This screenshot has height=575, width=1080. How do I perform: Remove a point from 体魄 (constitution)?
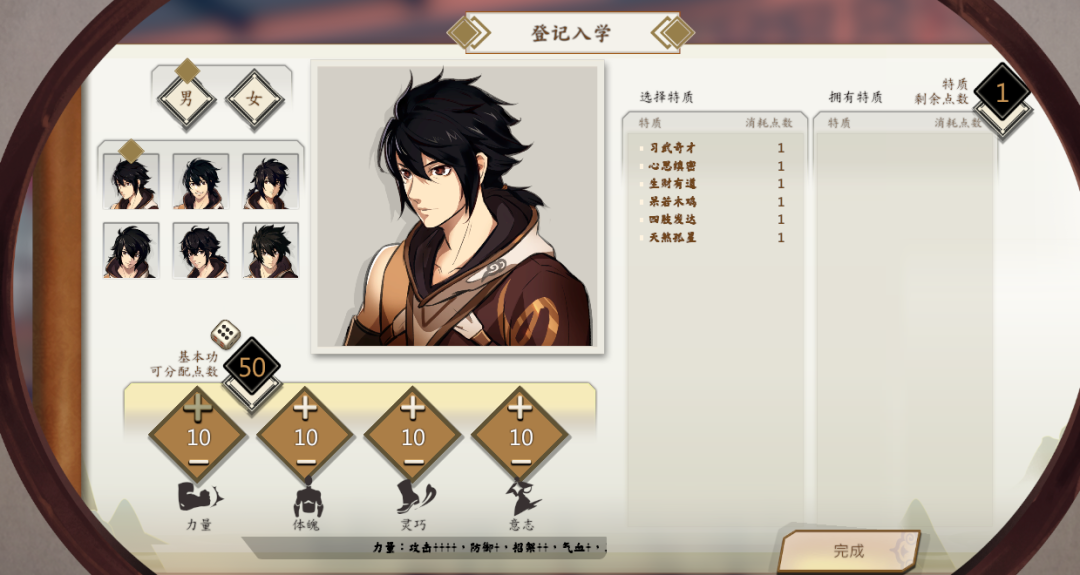(x=306, y=462)
